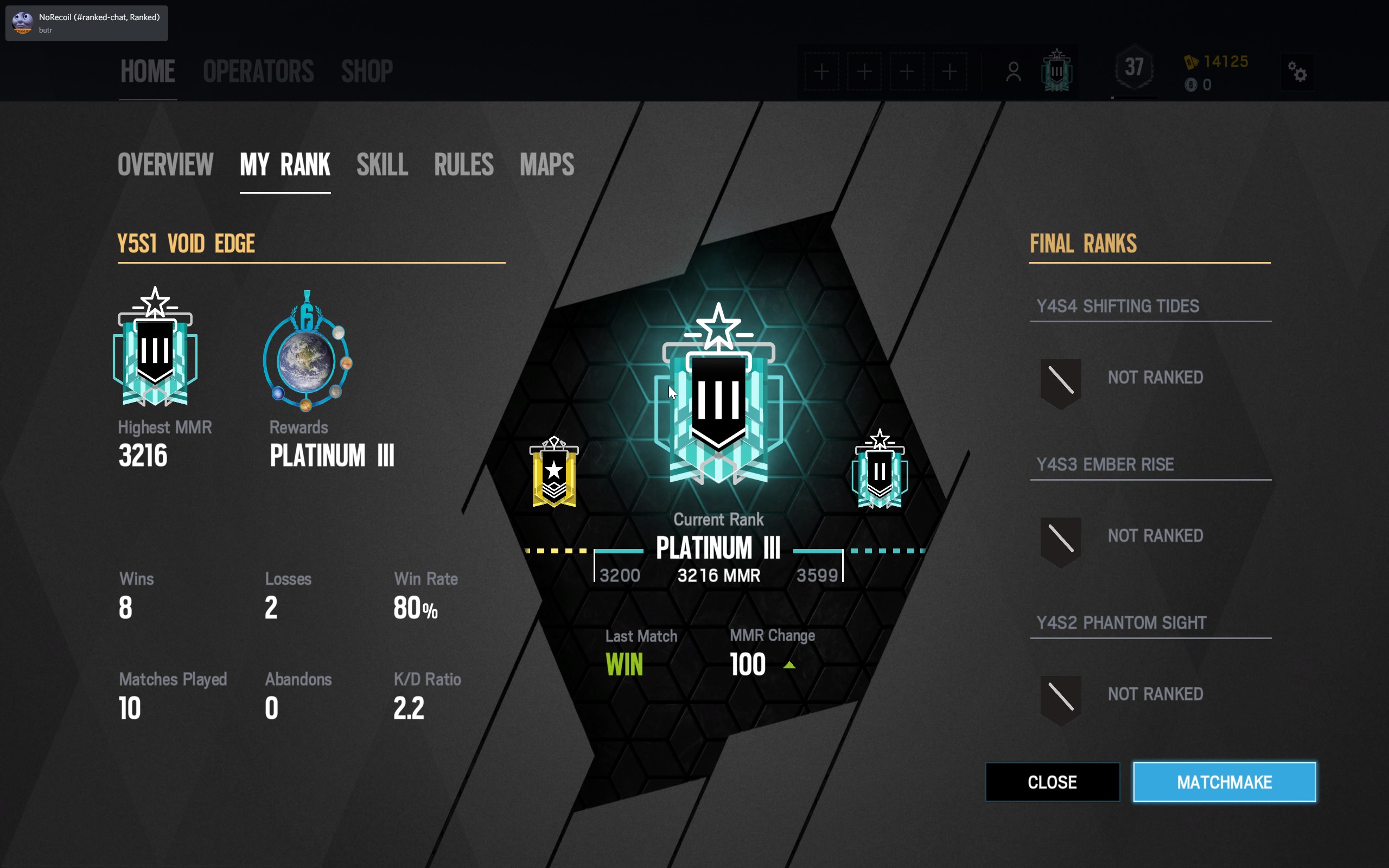
Task: Click the renown currency counter
Action: tap(1217, 61)
